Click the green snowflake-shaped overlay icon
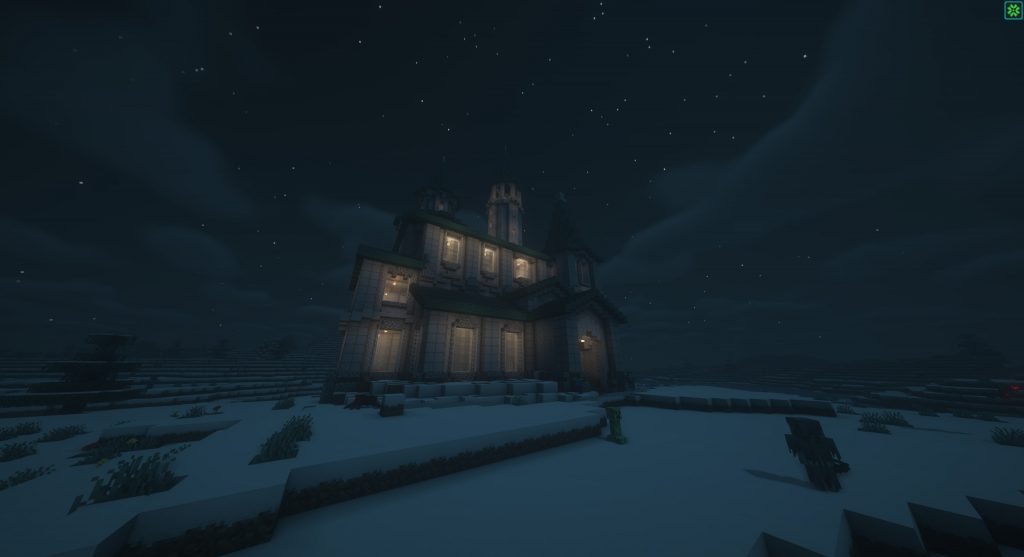Screen dimensions: 1024x557 (x=1012, y=11)
